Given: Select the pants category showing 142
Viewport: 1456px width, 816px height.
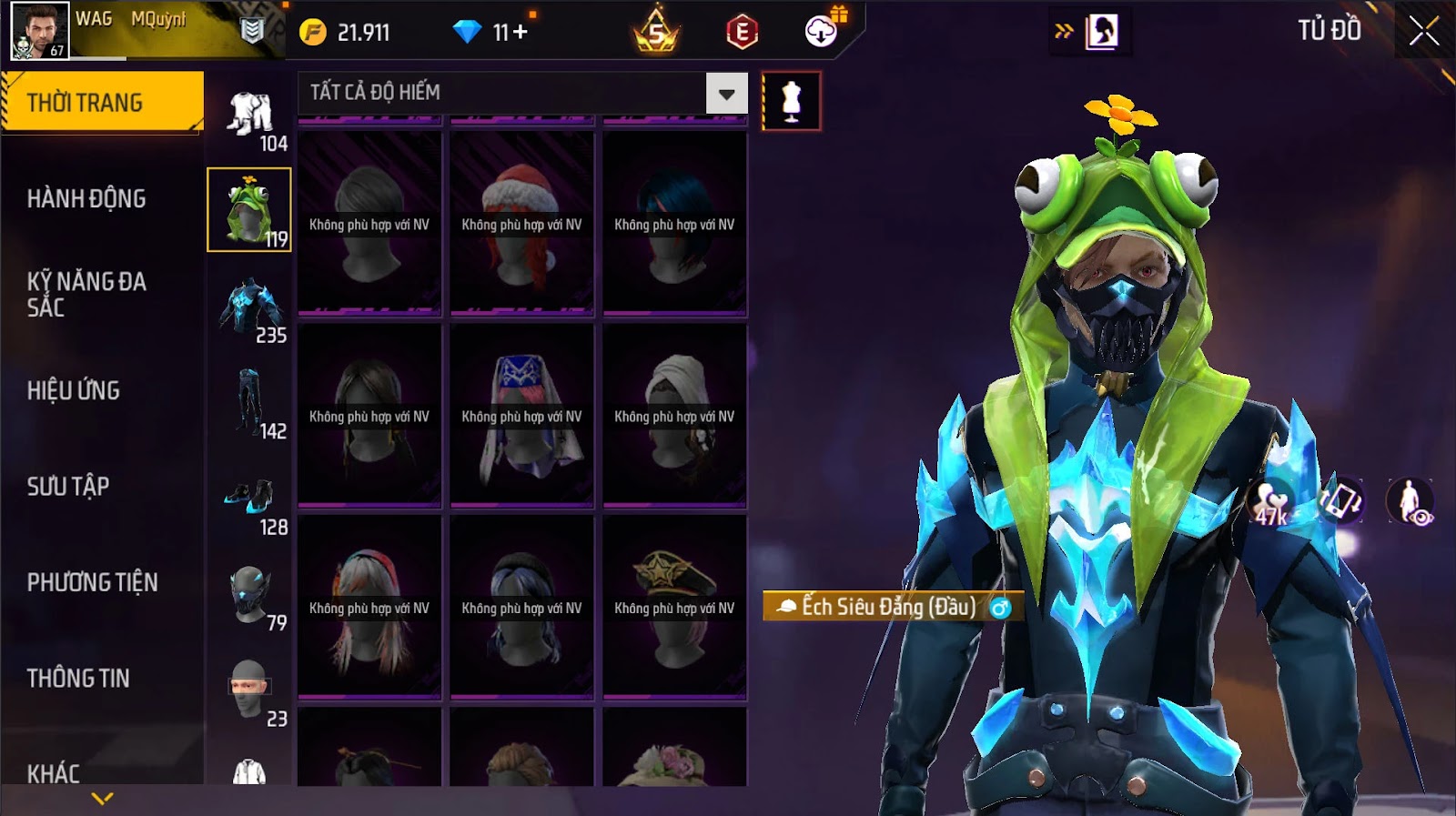Looking at the screenshot, I should (x=250, y=402).
